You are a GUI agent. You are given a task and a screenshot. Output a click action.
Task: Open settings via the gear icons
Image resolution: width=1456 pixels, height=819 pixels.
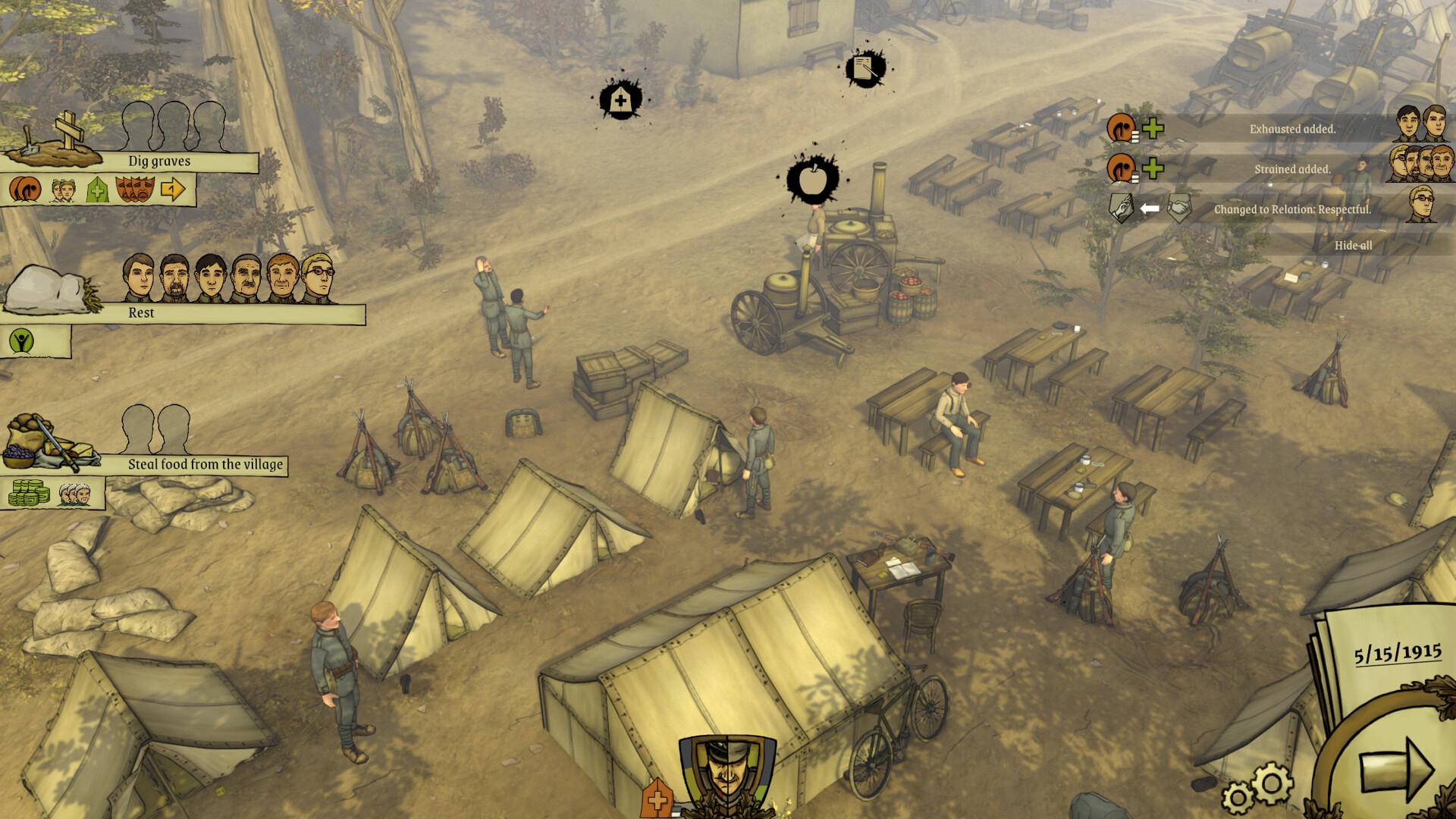1257,789
